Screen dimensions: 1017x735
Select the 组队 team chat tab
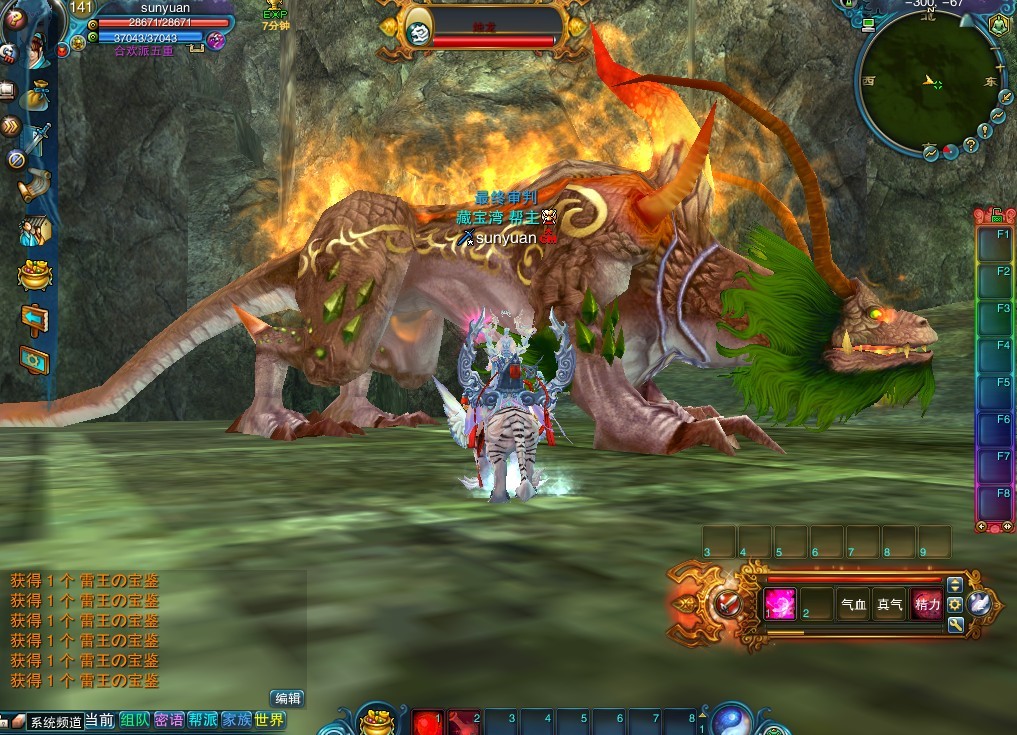(135, 720)
